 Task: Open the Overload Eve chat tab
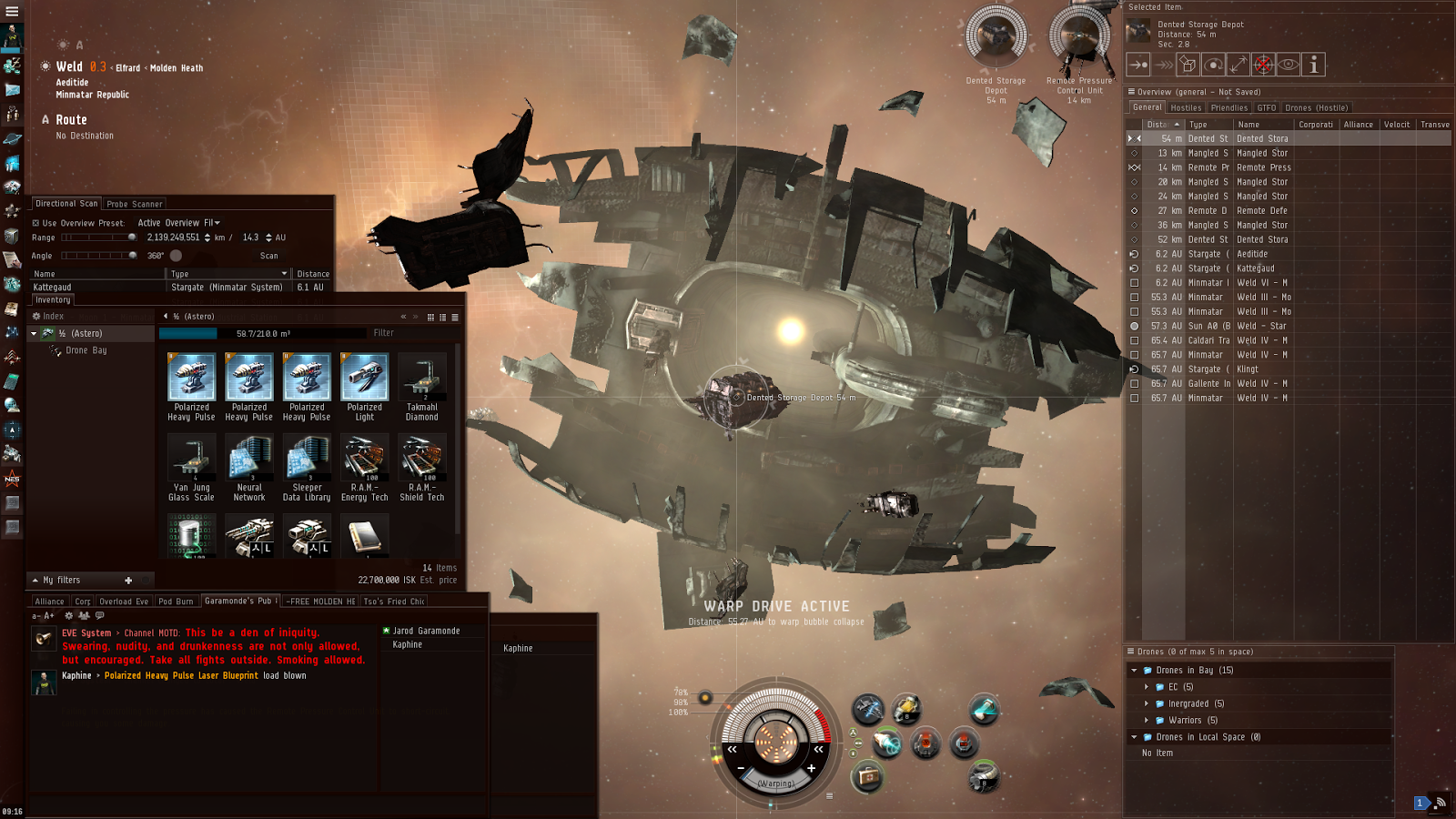point(124,602)
